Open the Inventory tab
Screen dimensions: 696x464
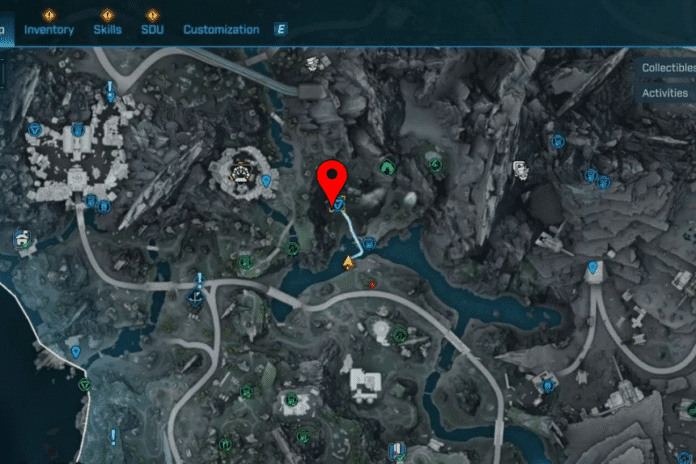point(49,30)
